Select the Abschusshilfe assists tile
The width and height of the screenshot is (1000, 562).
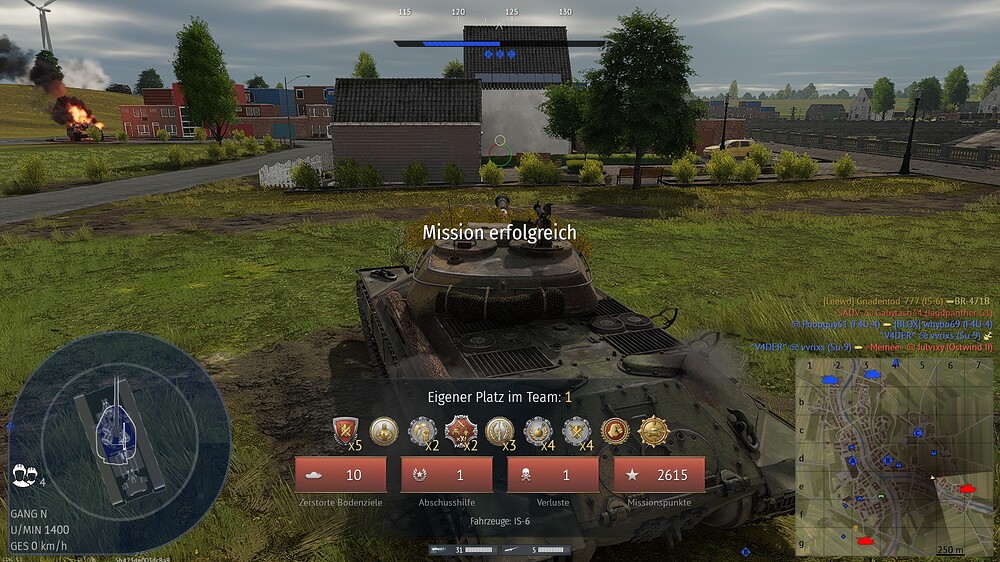click(446, 475)
